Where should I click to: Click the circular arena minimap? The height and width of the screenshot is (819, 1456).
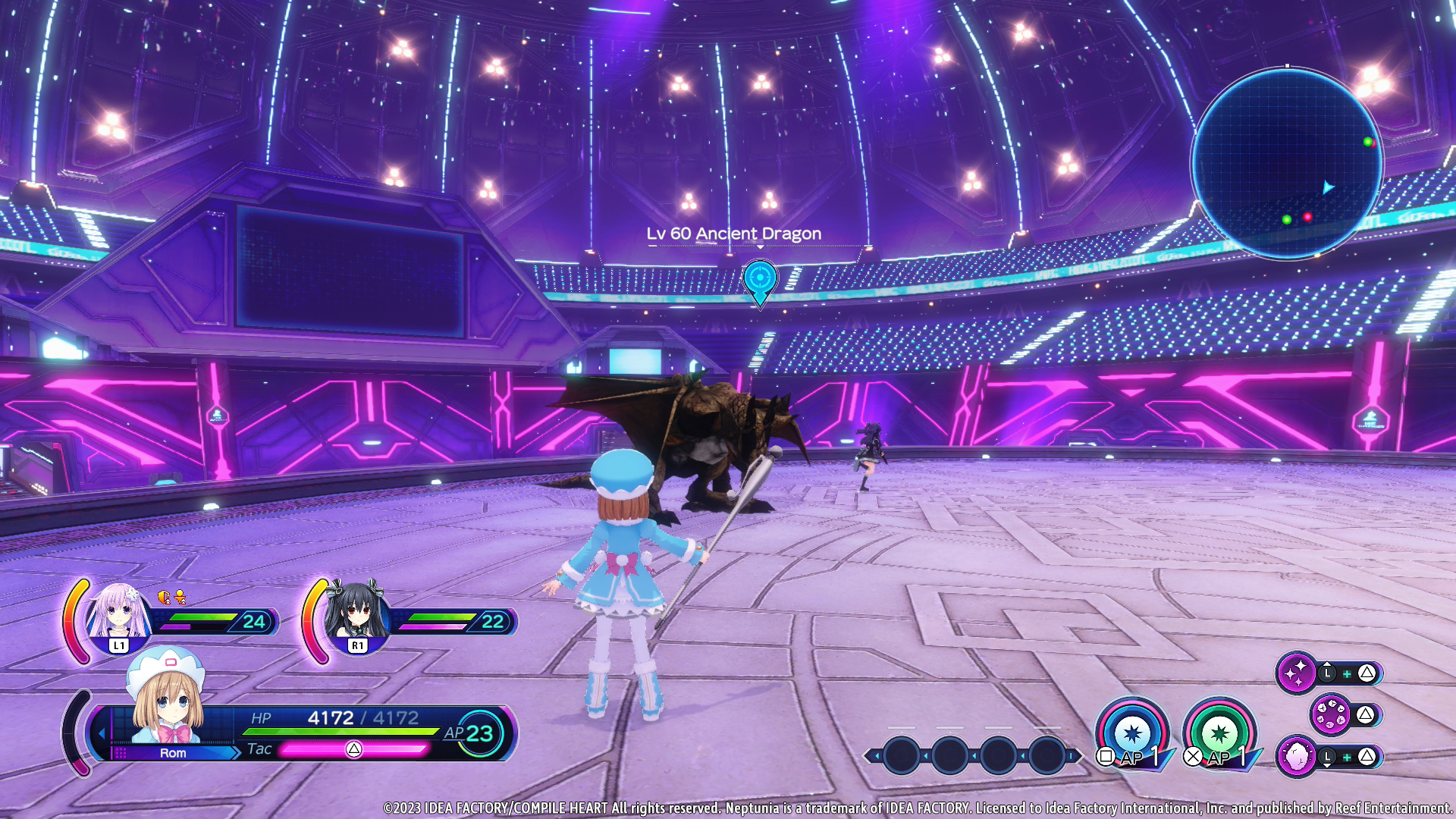[1287, 163]
